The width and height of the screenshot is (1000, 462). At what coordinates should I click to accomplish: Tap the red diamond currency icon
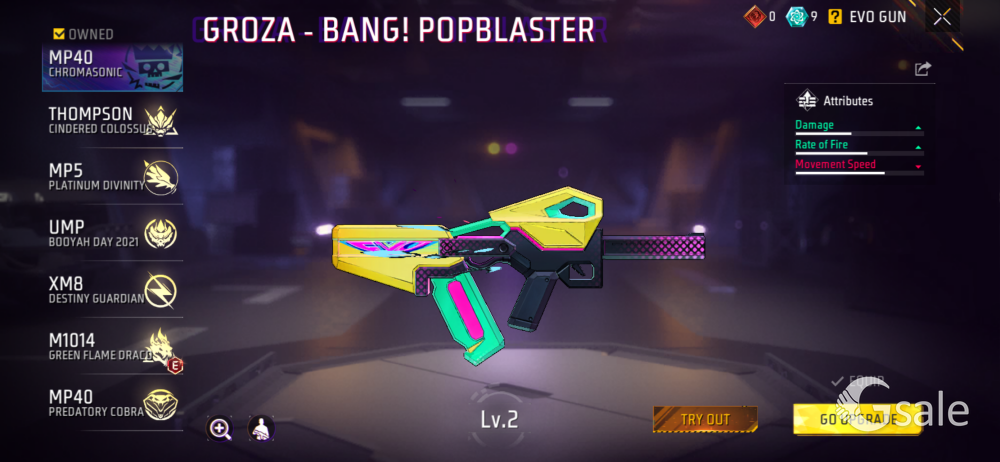[x=754, y=16]
